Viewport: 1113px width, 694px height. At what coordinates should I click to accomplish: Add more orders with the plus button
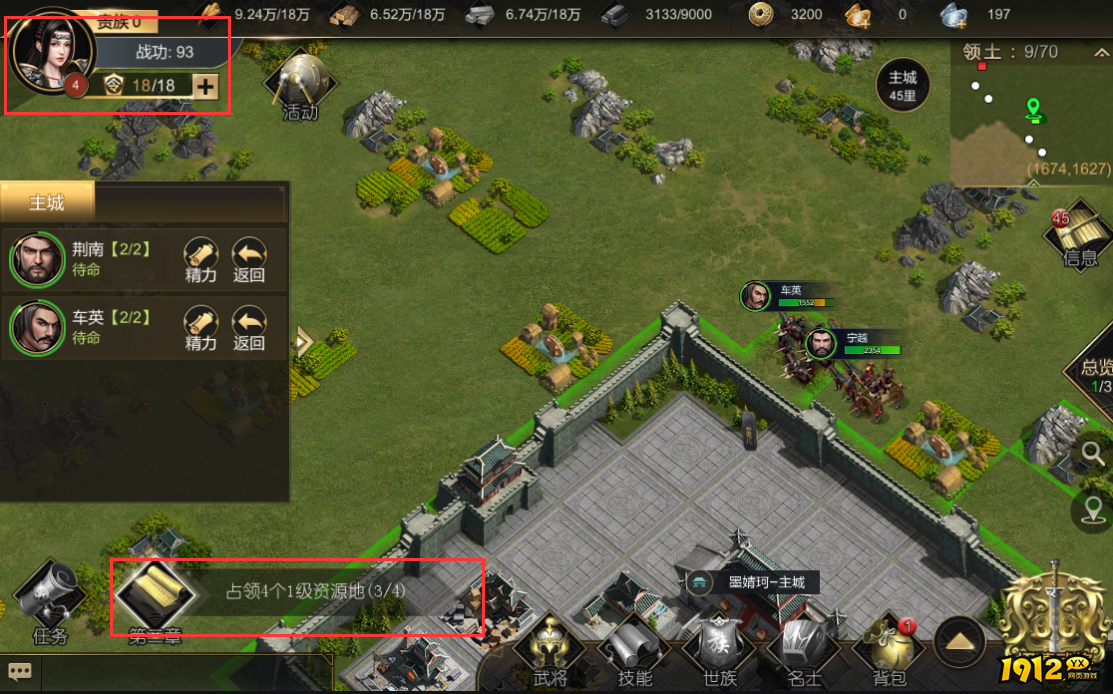pyautogui.click(x=205, y=86)
